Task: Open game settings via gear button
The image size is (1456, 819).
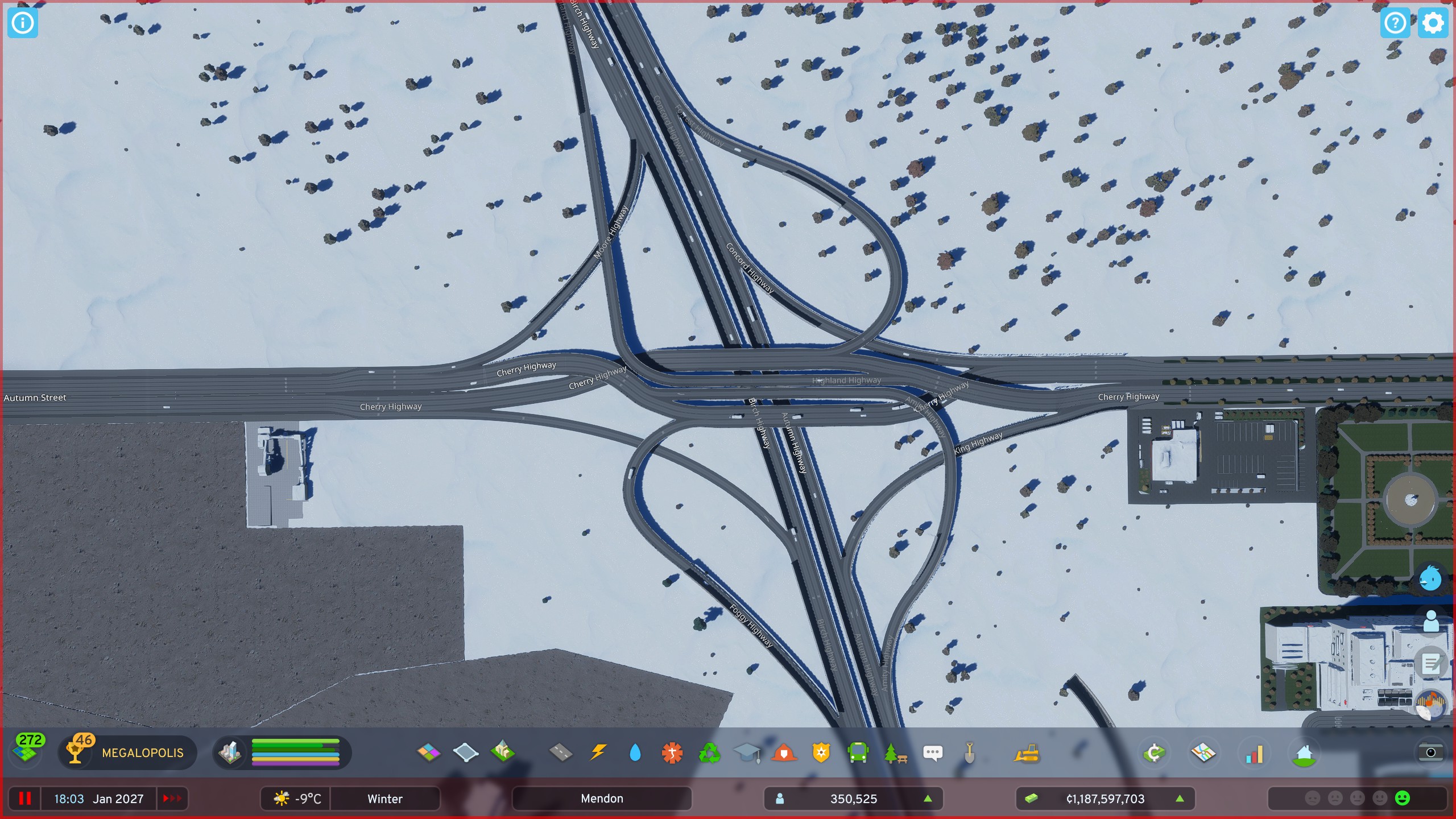Action: (1433, 23)
